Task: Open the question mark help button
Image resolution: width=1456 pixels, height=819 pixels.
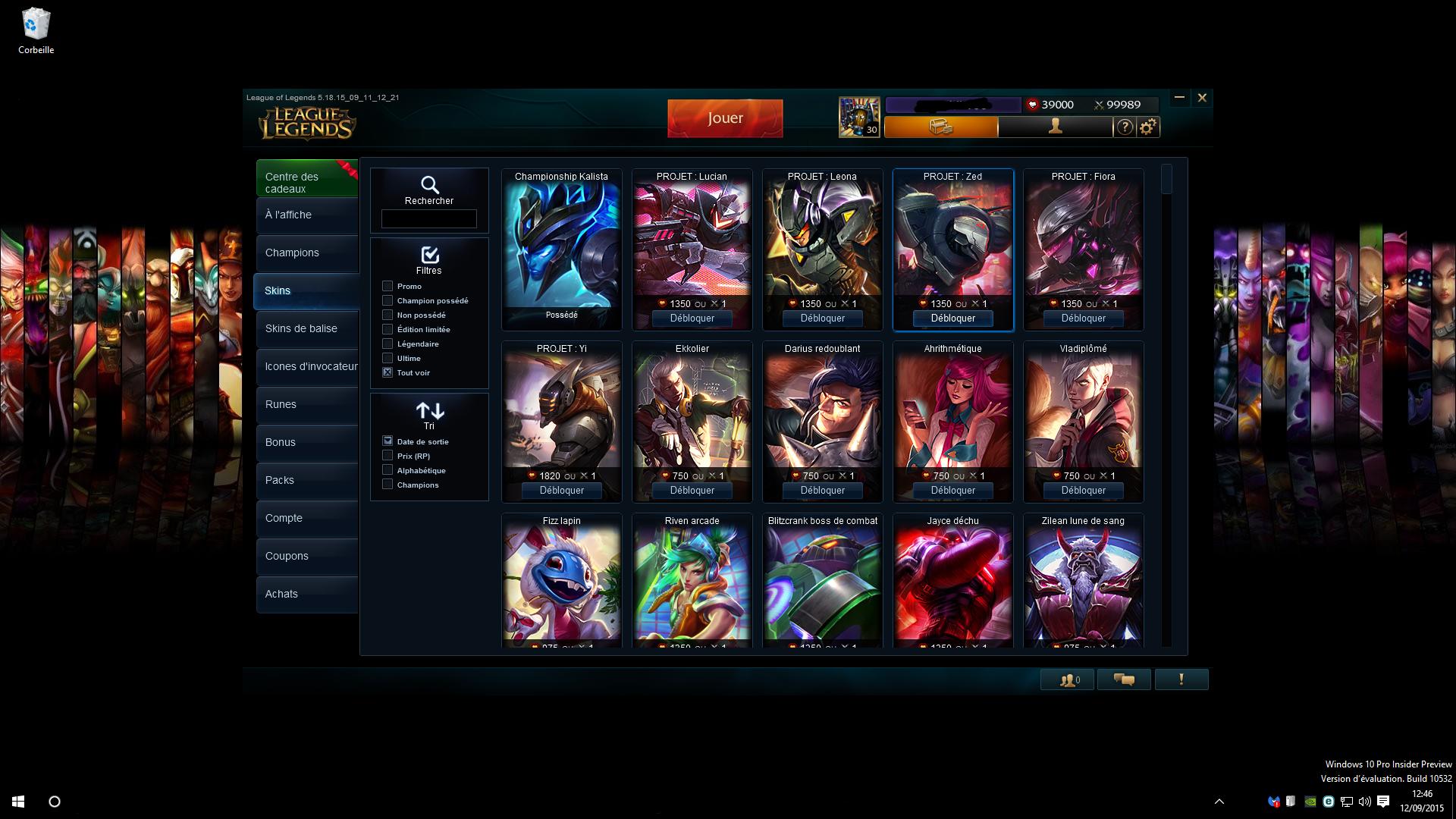Action: pos(1125,127)
